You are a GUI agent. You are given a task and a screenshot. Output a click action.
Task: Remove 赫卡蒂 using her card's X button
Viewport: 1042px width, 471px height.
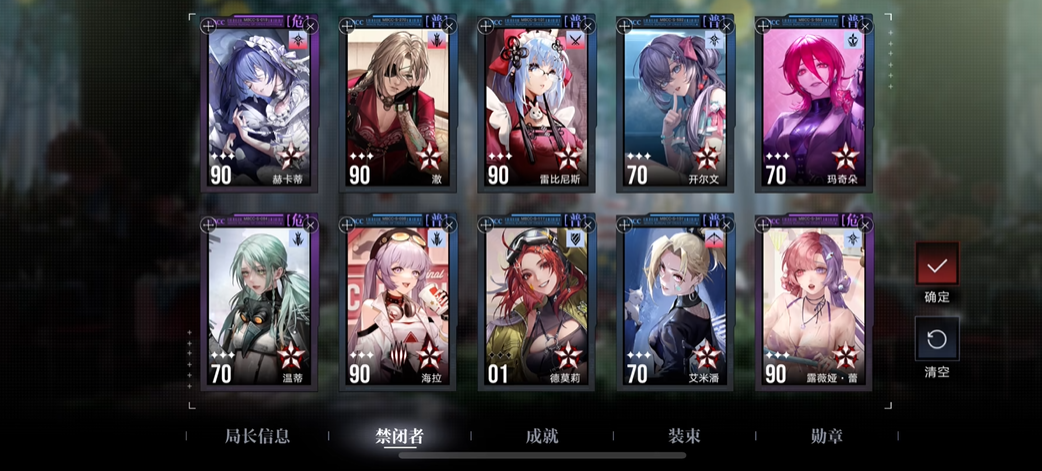click(311, 25)
